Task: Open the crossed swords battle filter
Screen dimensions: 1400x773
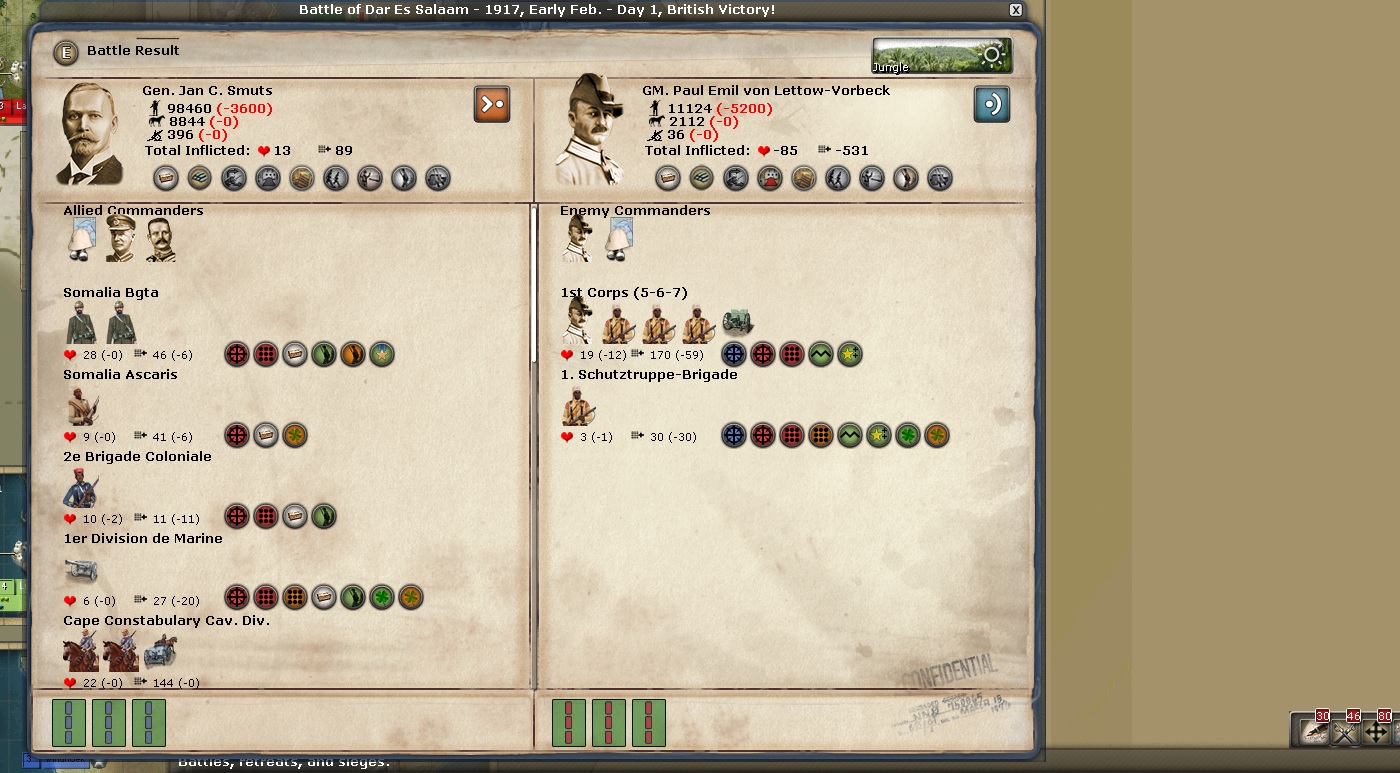Action: (x=1345, y=732)
